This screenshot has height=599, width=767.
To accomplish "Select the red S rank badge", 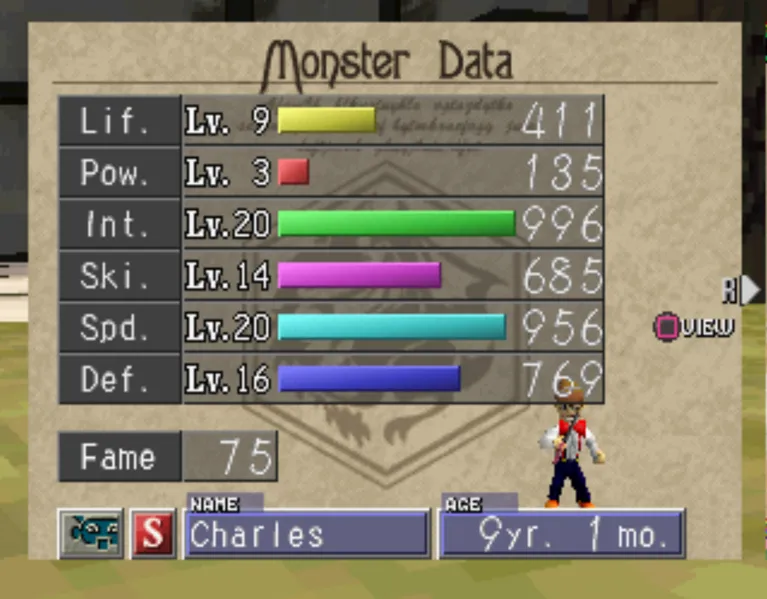I will [153, 534].
